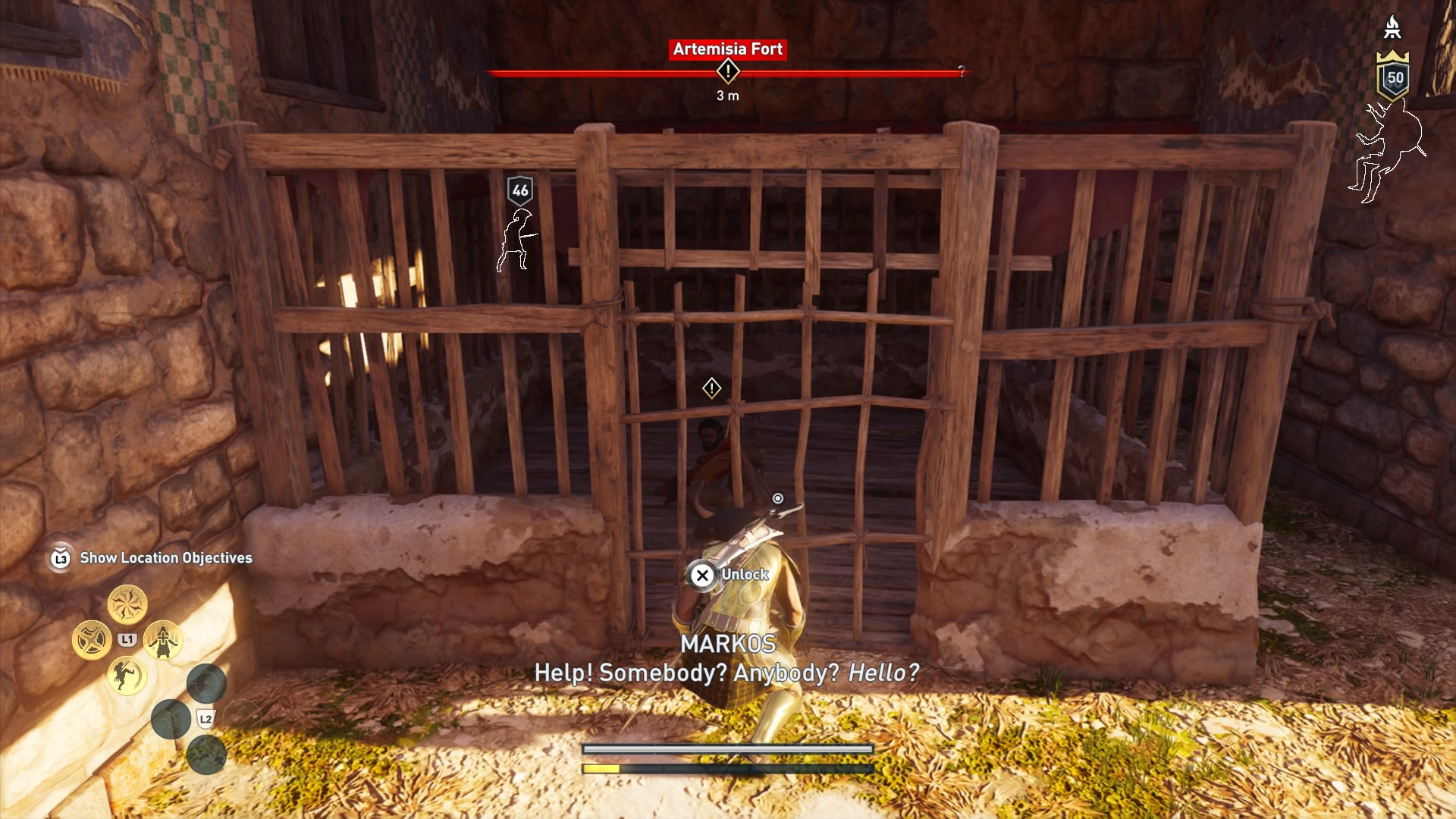Toggle the L1 ability set indicator
1456x819 pixels.
coord(127,639)
